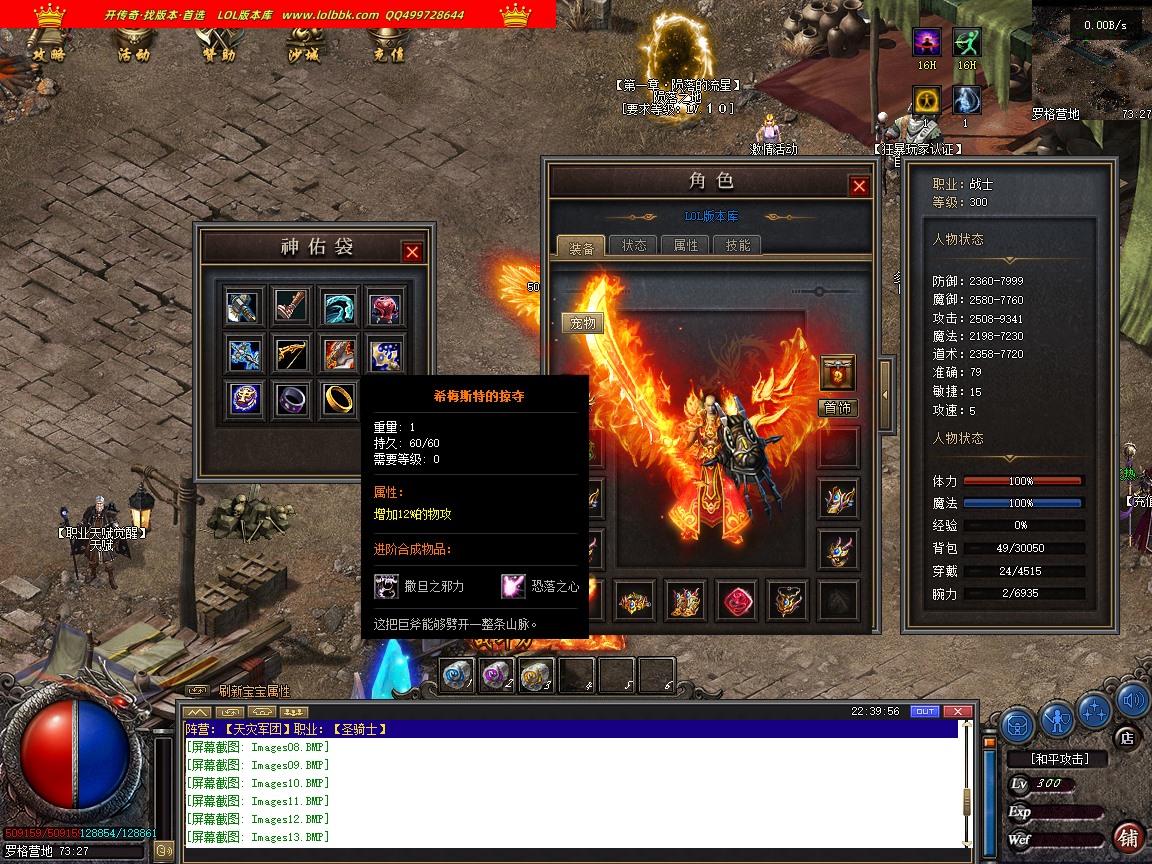Select the golden ring in the bag
Viewport: 1152px width, 864px height.
tap(338, 398)
